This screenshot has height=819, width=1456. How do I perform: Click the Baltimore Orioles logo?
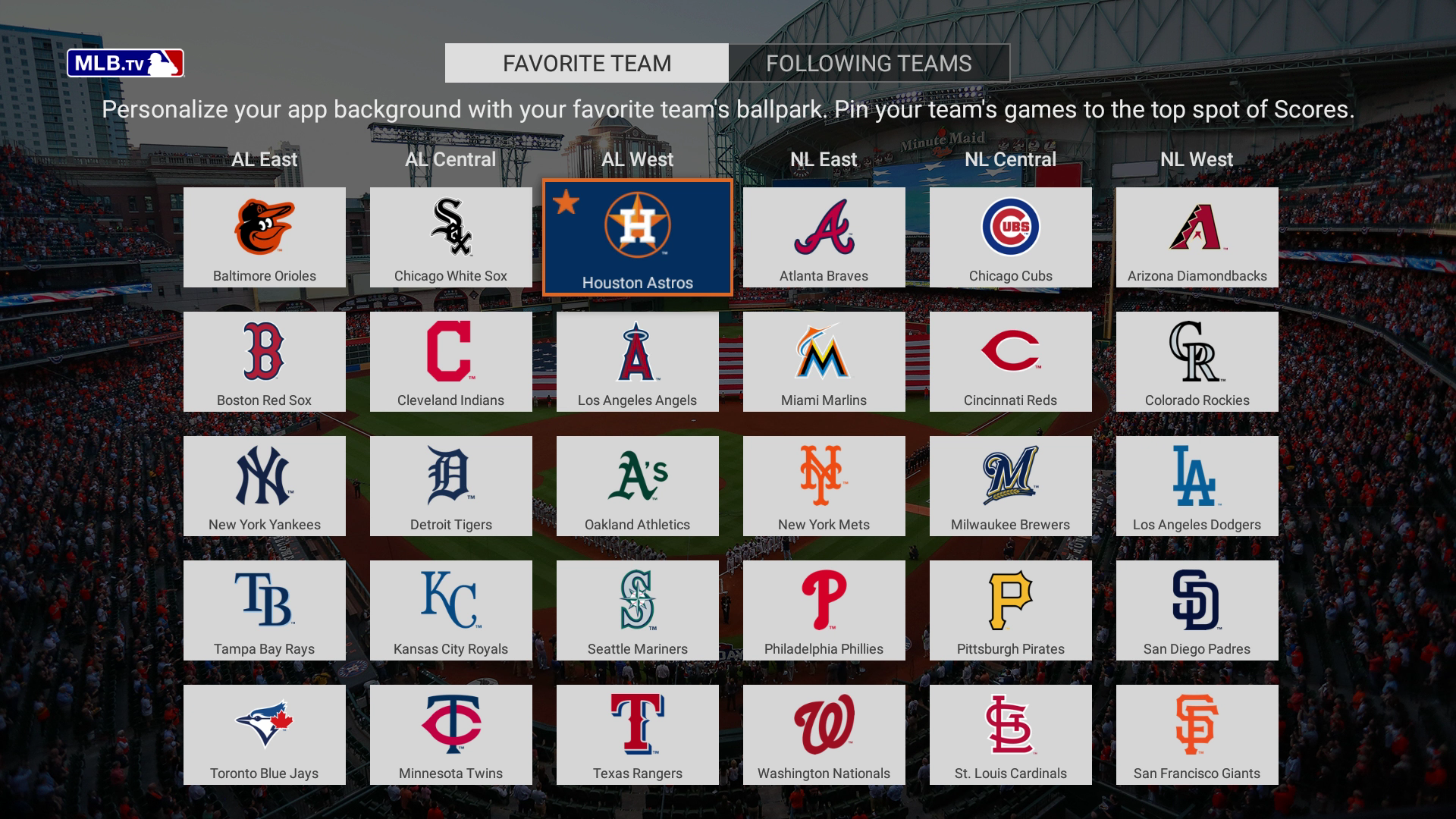264,227
